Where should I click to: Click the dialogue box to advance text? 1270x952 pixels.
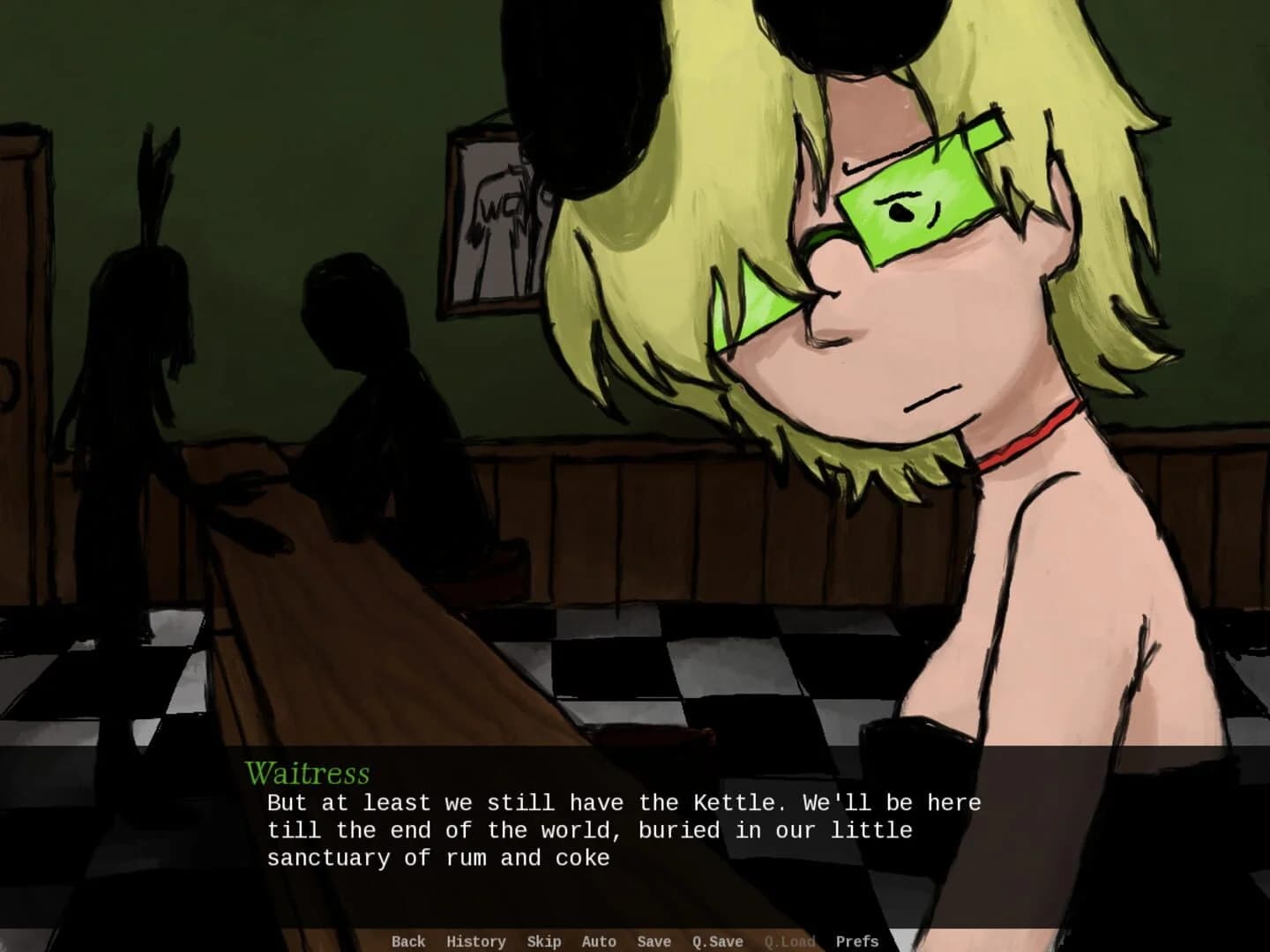[x=617, y=829]
